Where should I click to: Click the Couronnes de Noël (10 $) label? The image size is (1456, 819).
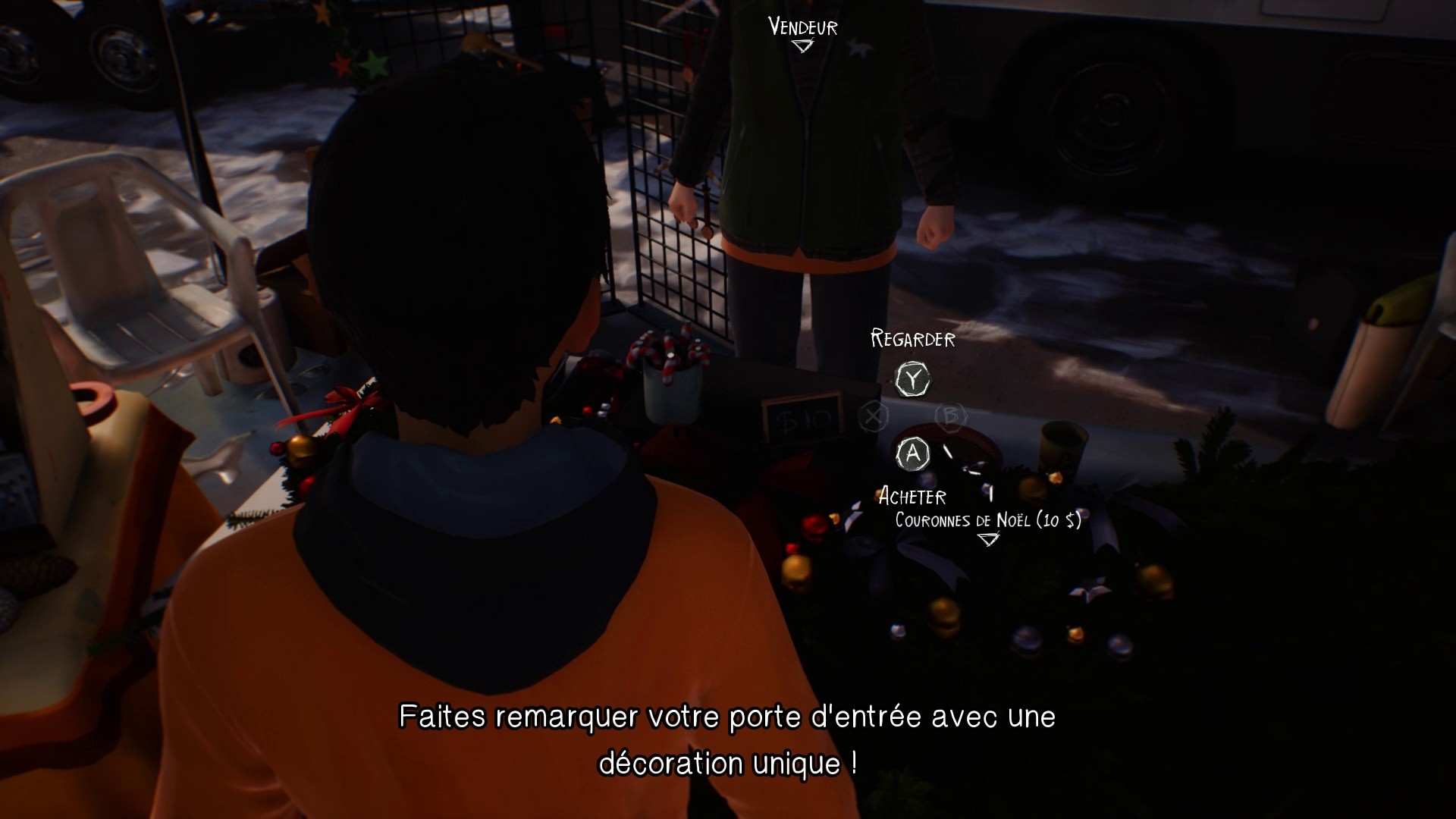(x=987, y=521)
